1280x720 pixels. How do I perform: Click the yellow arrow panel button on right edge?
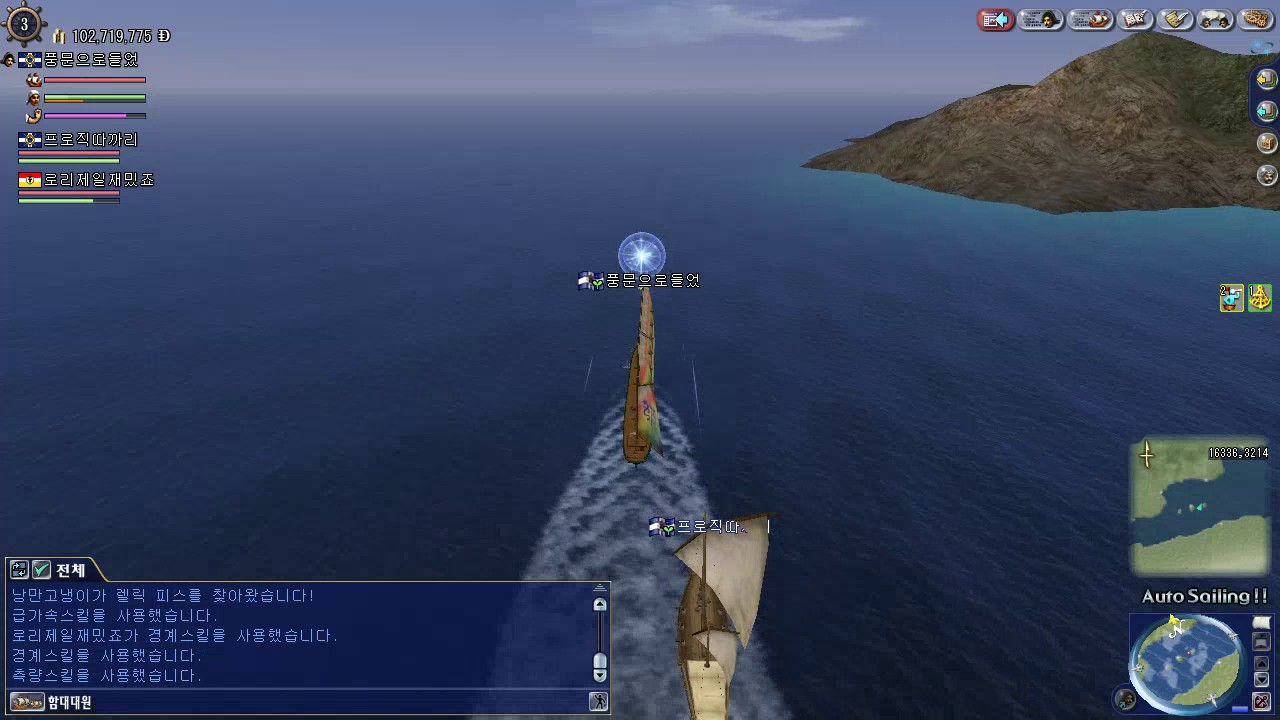click(x=1266, y=79)
